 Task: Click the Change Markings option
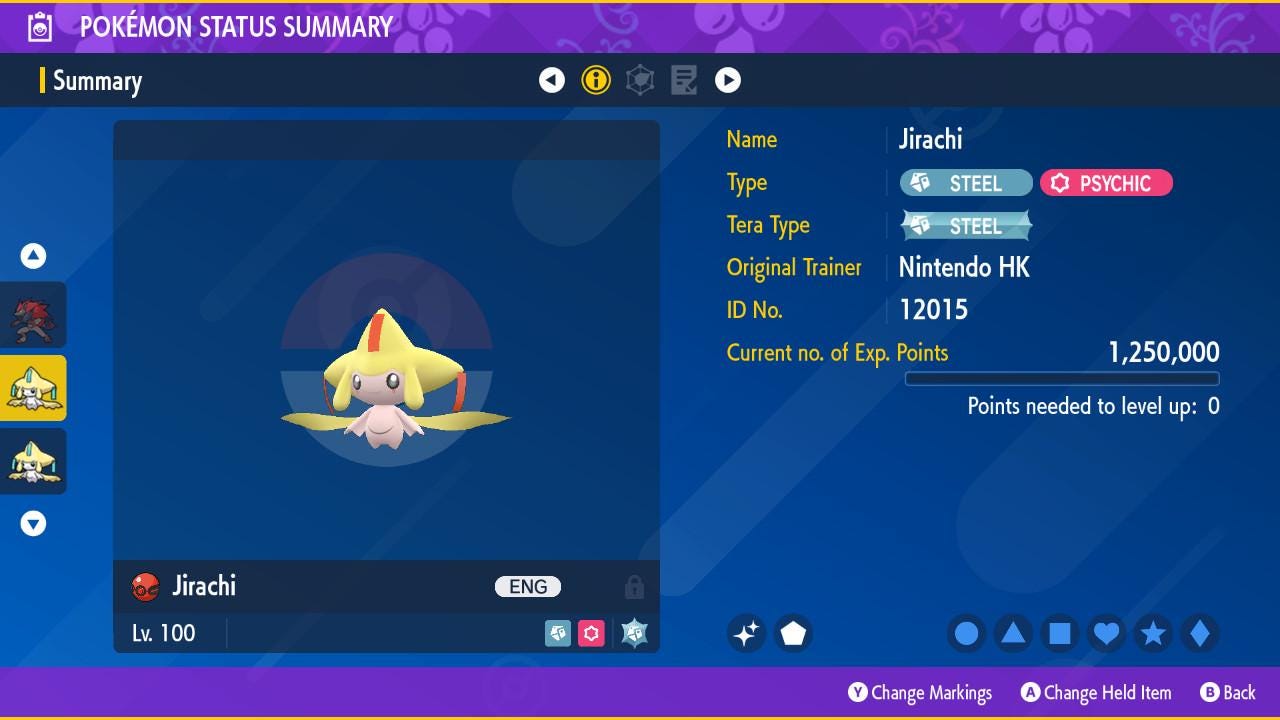[920, 692]
